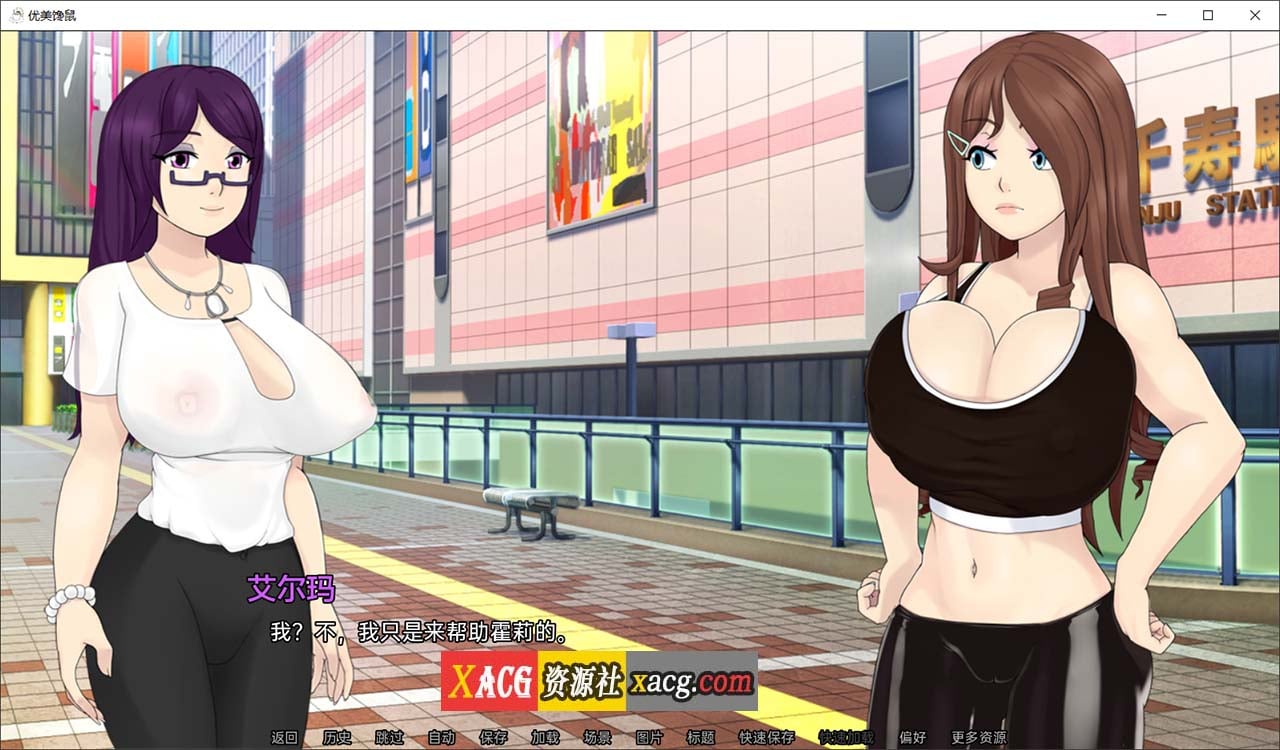The image size is (1280, 750).
Task: Maximize the game window
Action: point(1206,15)
